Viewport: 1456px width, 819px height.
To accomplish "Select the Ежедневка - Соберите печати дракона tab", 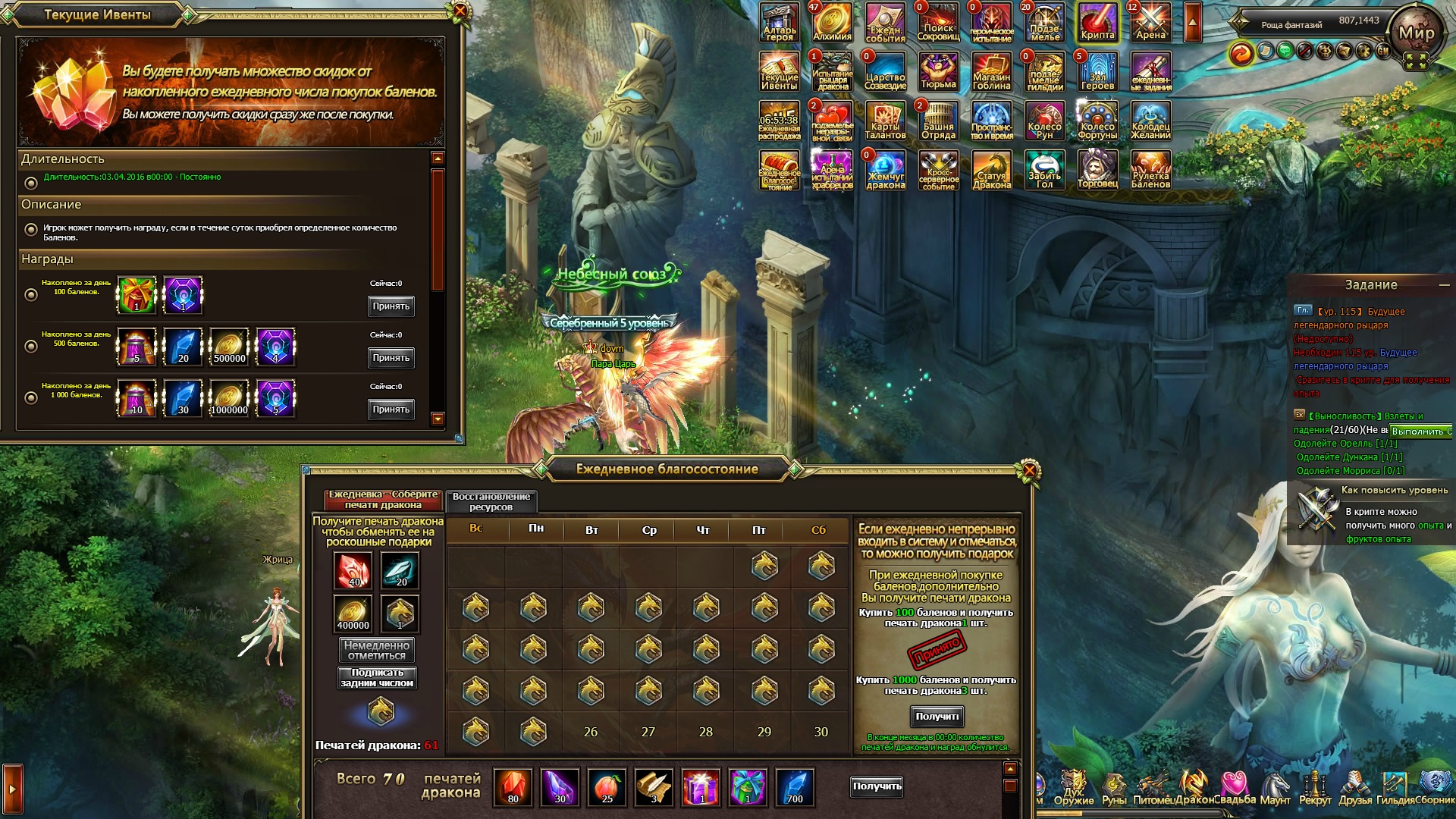I will tap(383, 500).
